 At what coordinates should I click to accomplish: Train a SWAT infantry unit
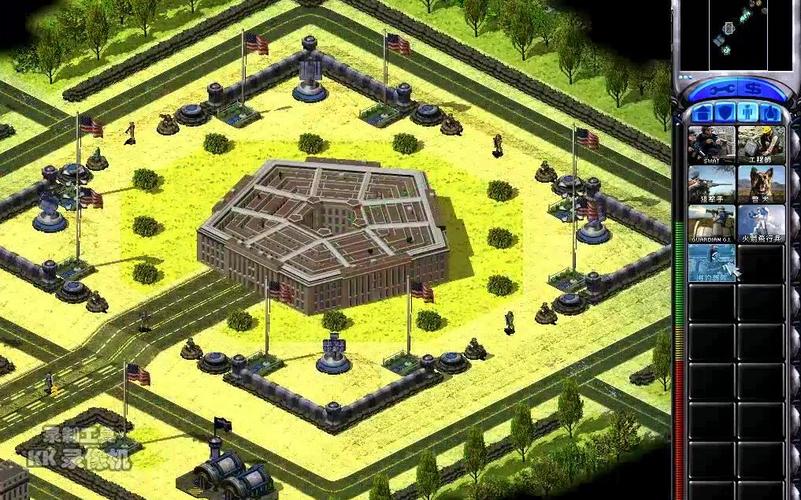(x=711, y=145)
